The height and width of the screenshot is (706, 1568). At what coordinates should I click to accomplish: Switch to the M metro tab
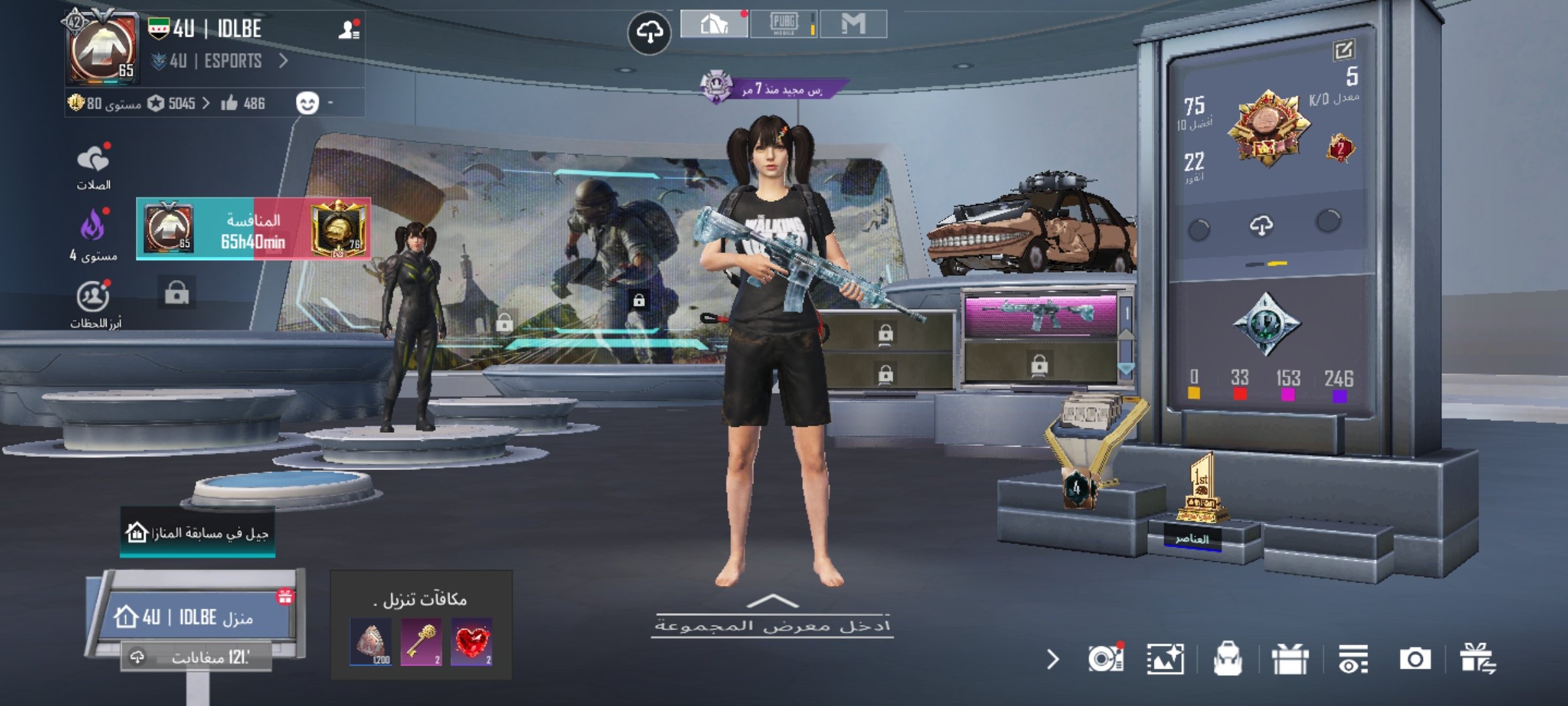tap(853, 24)
